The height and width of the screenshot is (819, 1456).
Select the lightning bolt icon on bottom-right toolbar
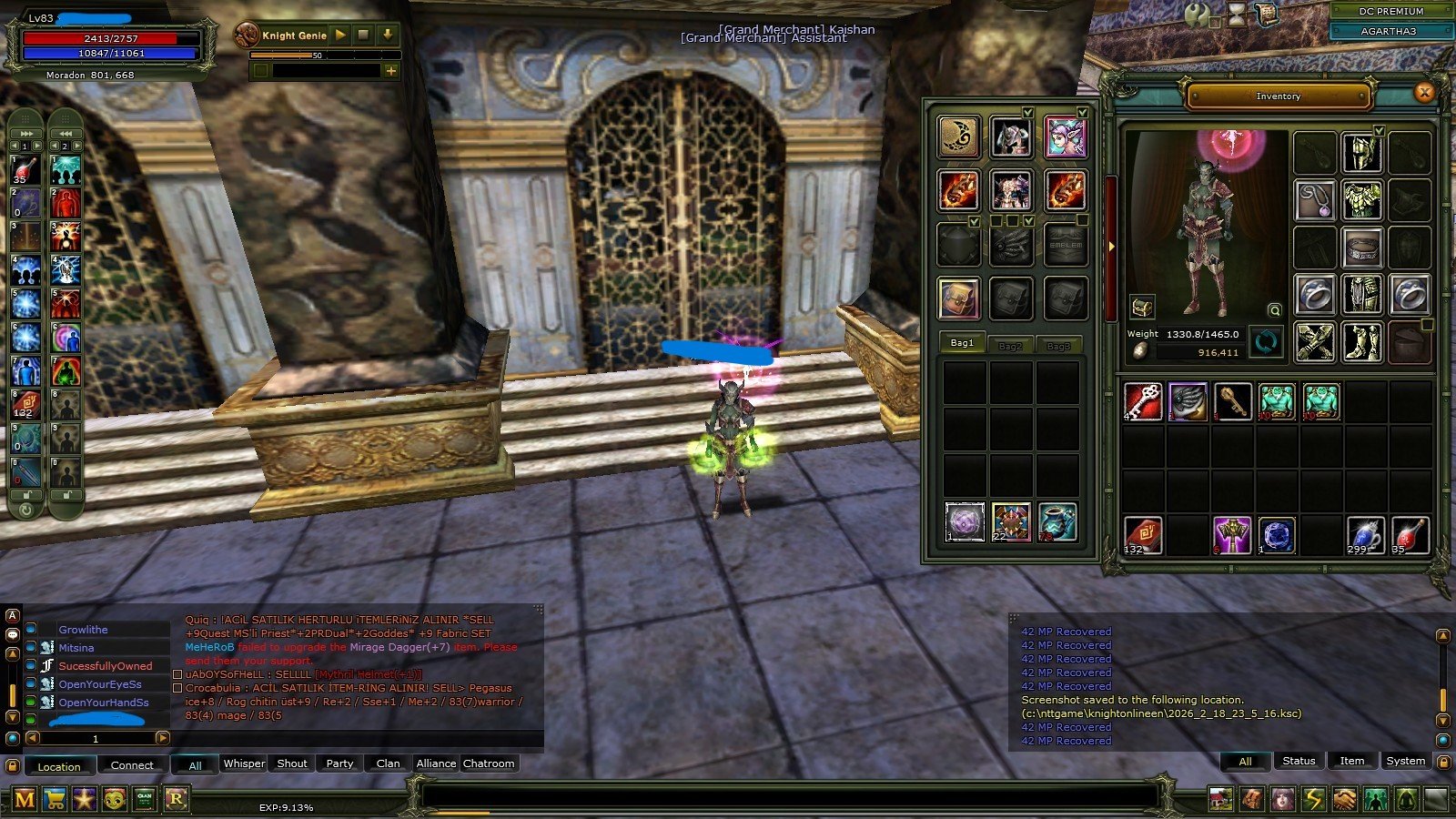click(1314, 796)
